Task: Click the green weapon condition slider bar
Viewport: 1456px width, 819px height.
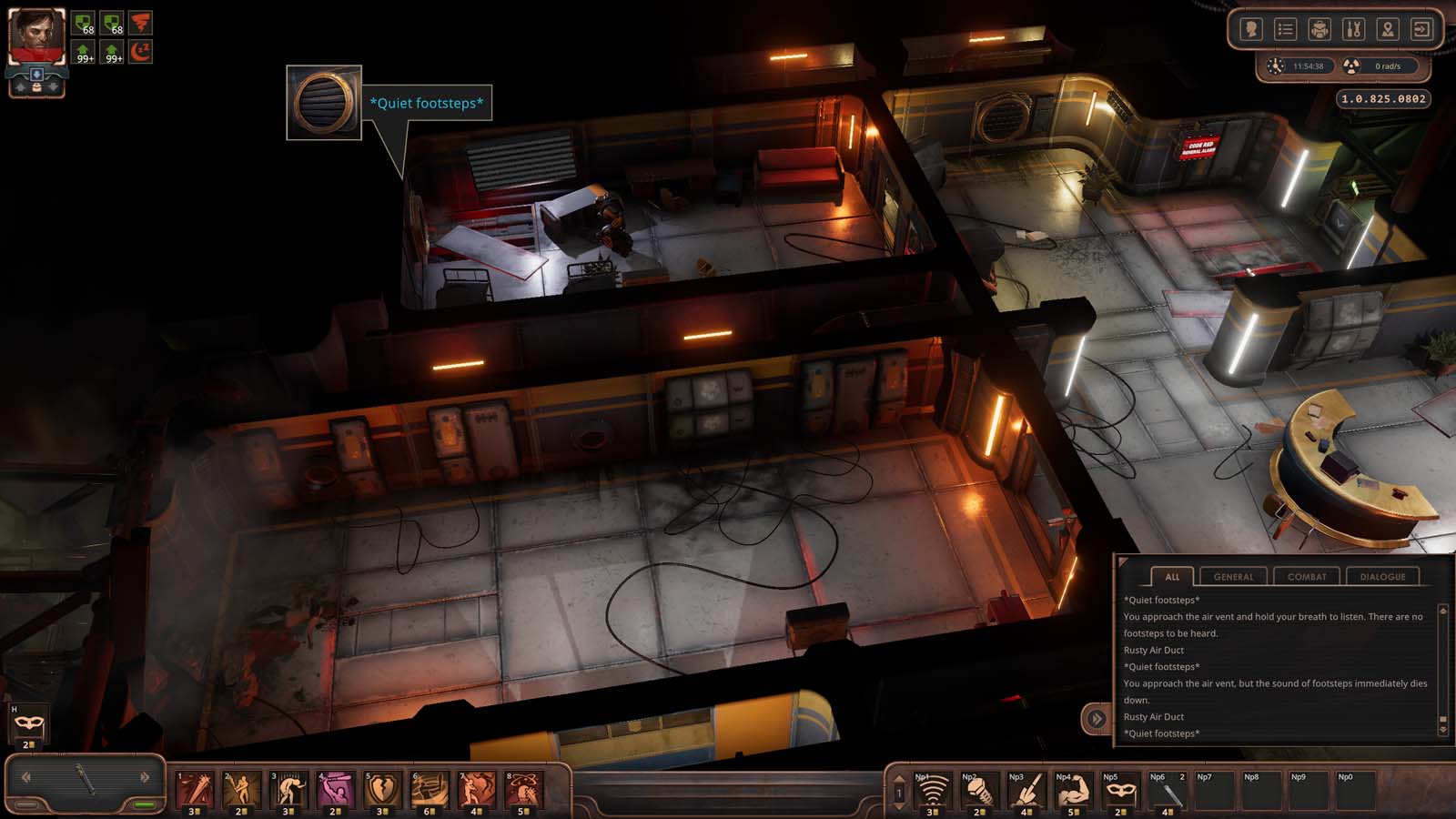Action: 146,805
